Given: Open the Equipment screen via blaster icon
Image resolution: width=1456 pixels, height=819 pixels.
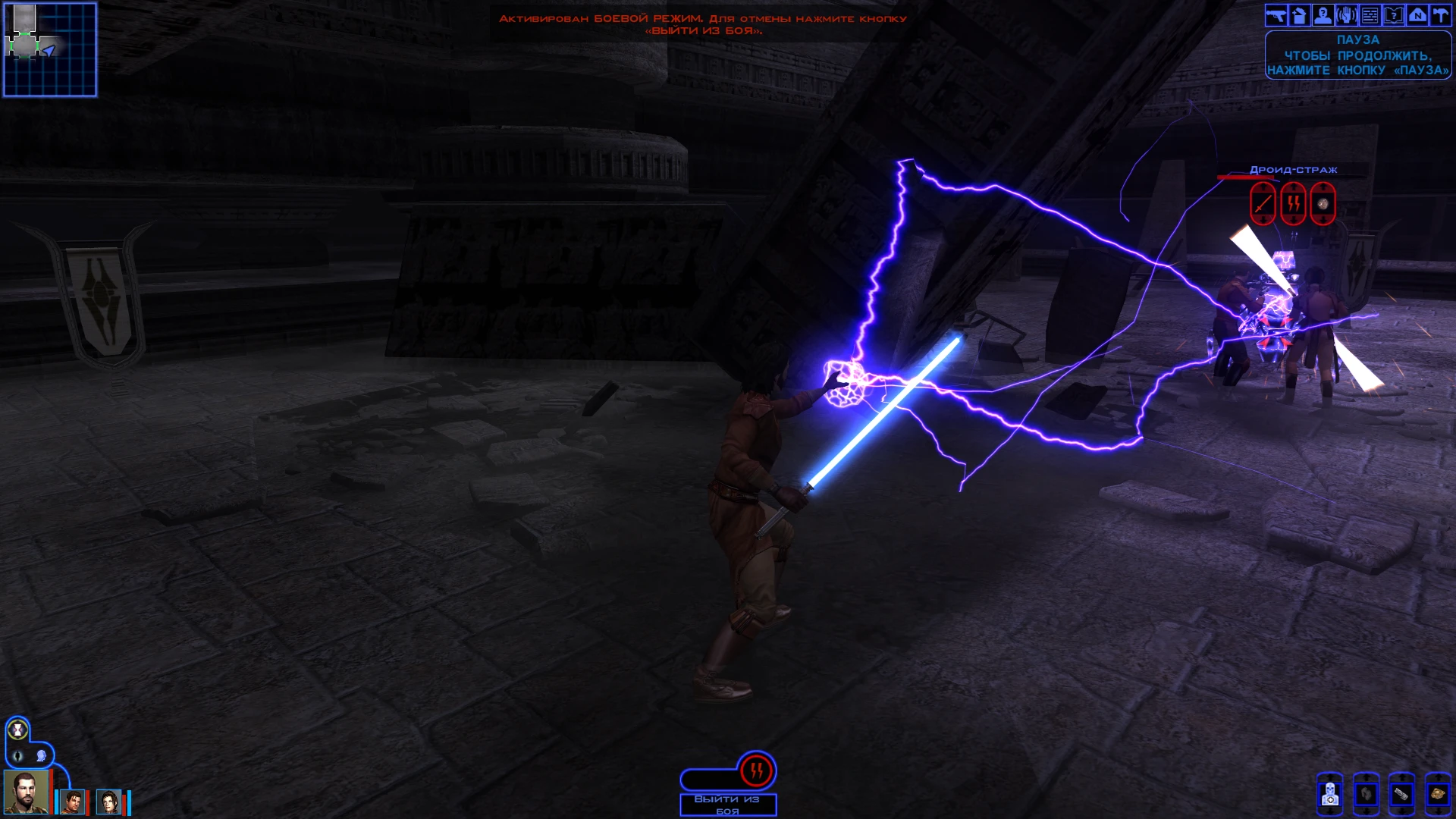Looking at the screenshot, I should pos(1276,15).
